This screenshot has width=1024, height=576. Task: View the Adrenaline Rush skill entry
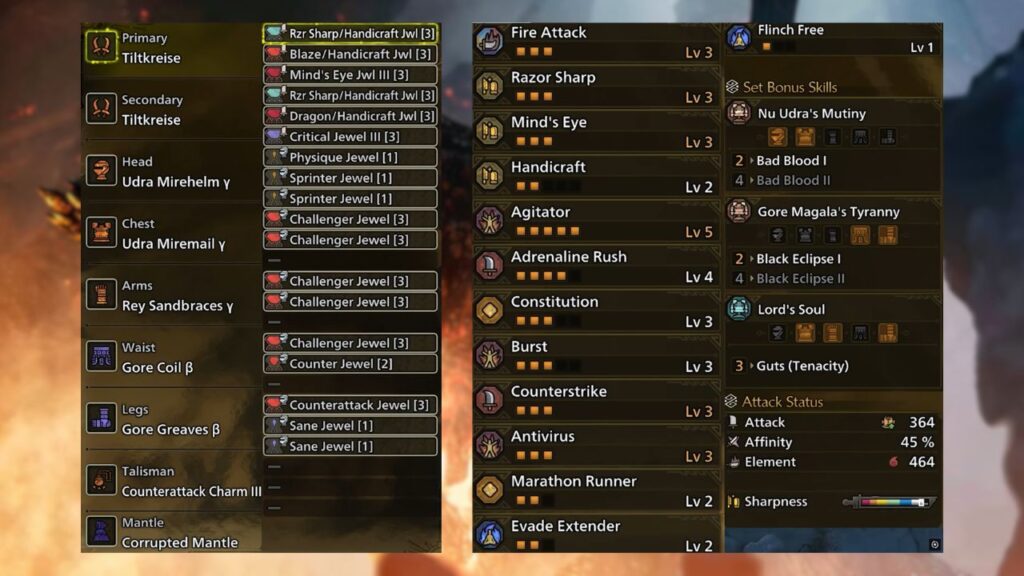pyautogui.click(x=596, y=266)
